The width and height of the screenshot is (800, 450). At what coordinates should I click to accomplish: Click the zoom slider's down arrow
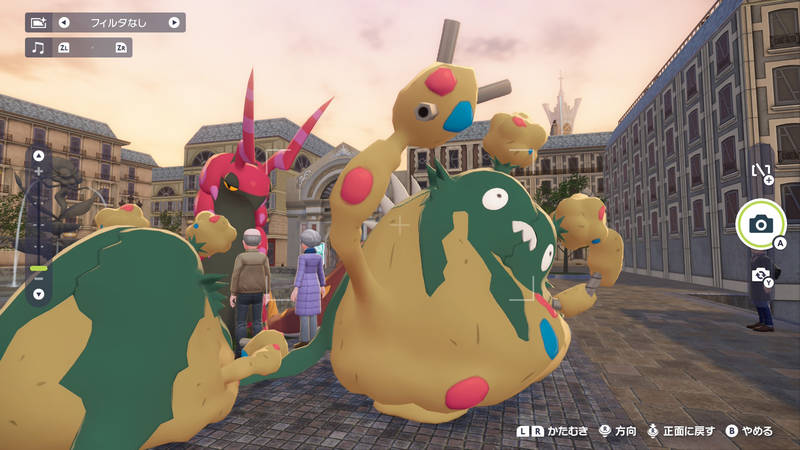point(39,294)
